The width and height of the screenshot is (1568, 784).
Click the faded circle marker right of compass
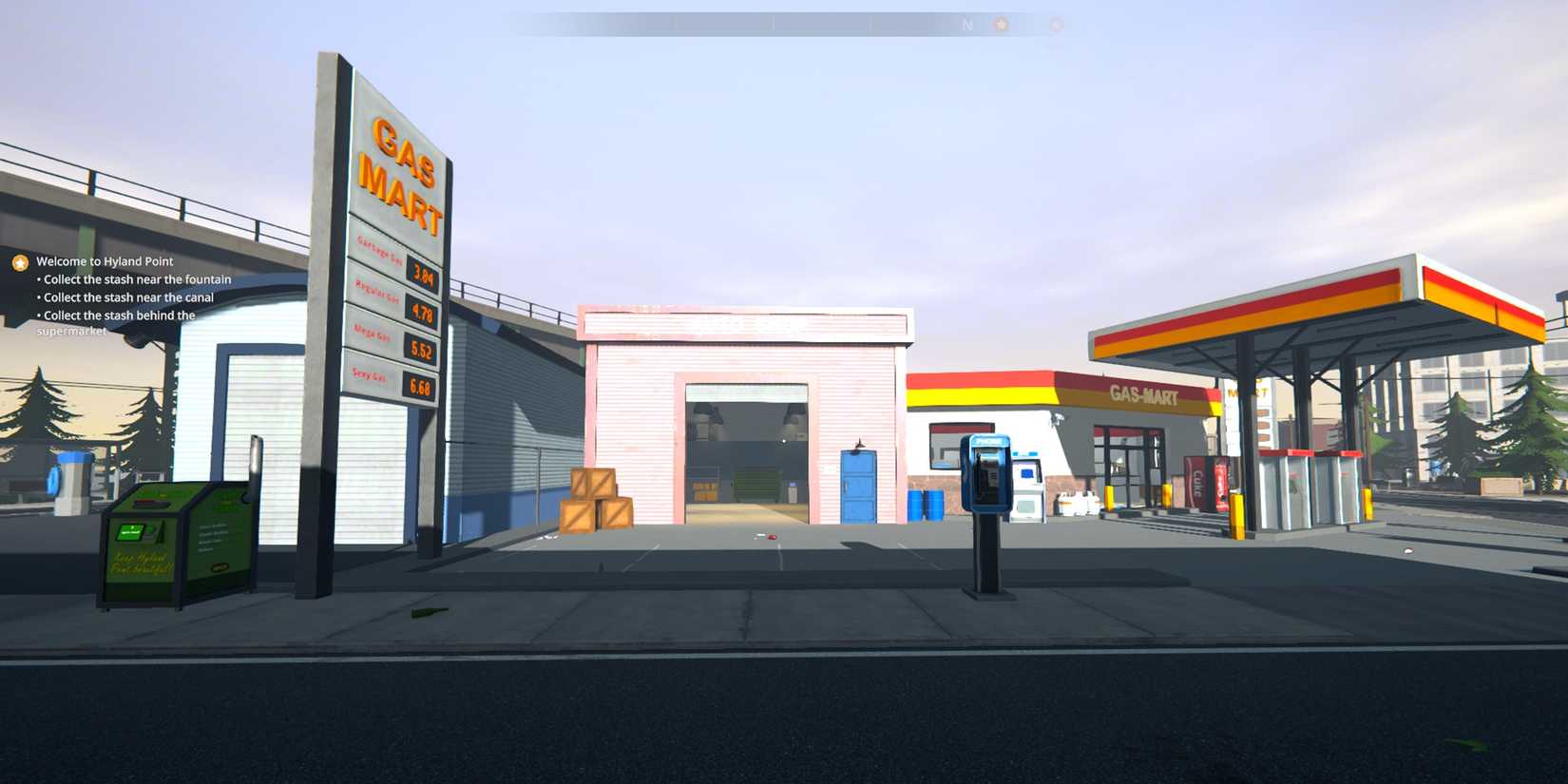[1055, 25]
